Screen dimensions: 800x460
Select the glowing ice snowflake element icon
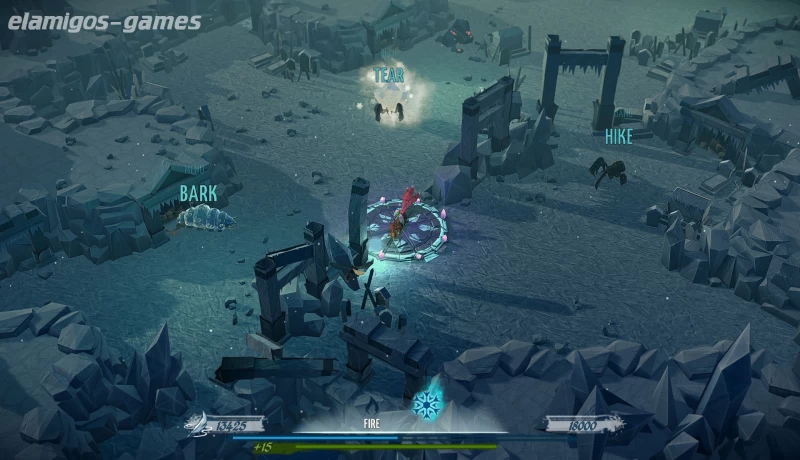click(x=428, y=404)
